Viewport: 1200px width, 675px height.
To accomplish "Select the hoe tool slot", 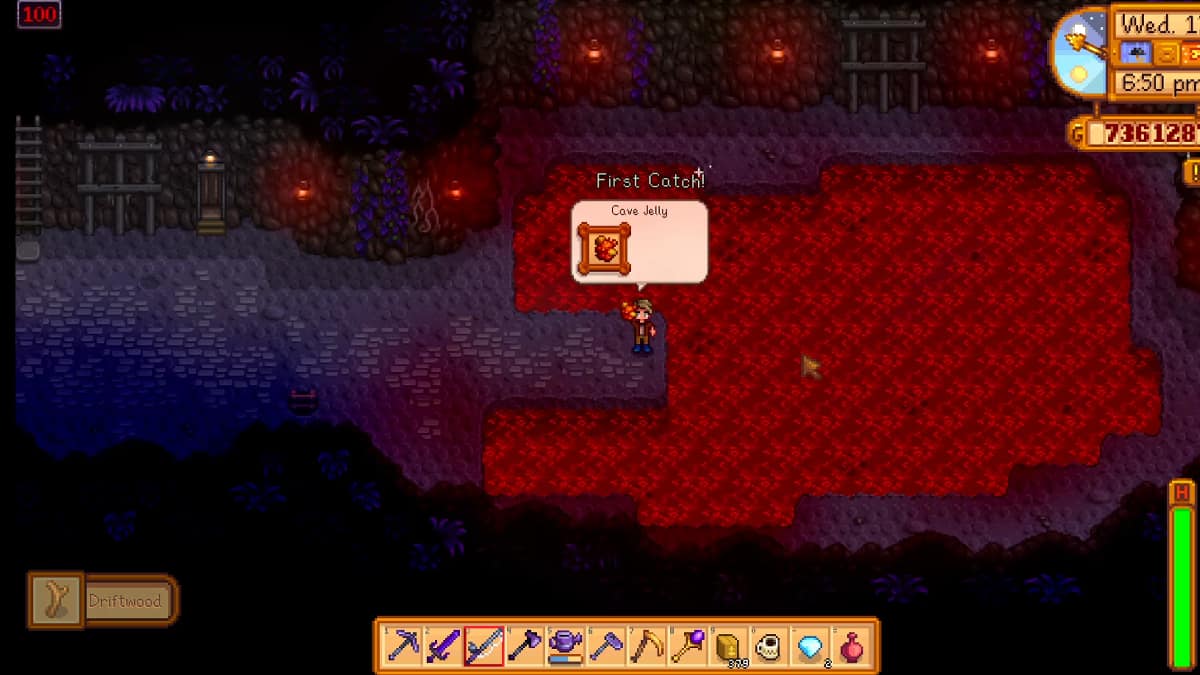I will click(x=606, y=646).
